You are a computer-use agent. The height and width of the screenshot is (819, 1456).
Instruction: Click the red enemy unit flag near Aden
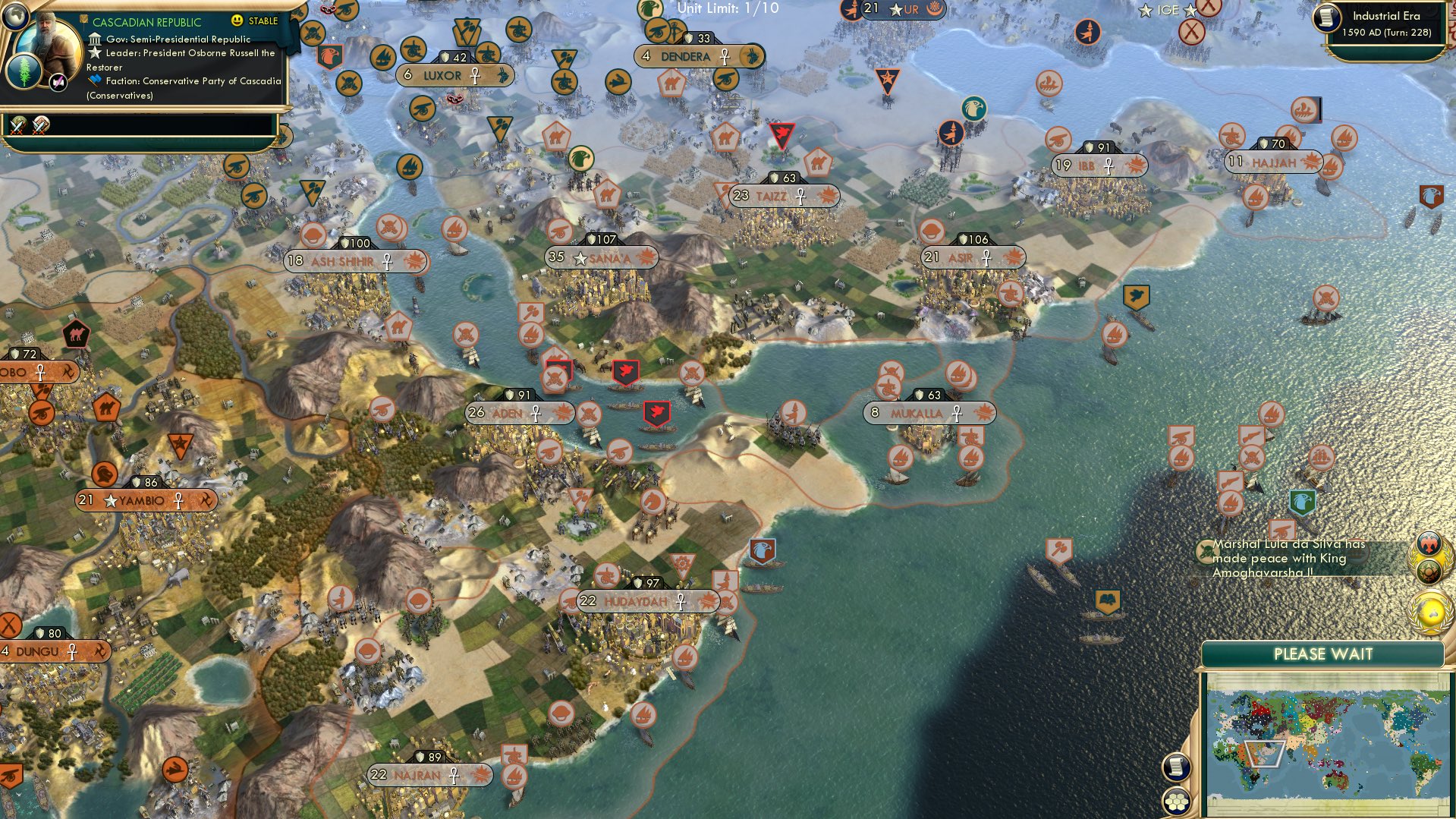pyautogui.click(x=624, y=371)
